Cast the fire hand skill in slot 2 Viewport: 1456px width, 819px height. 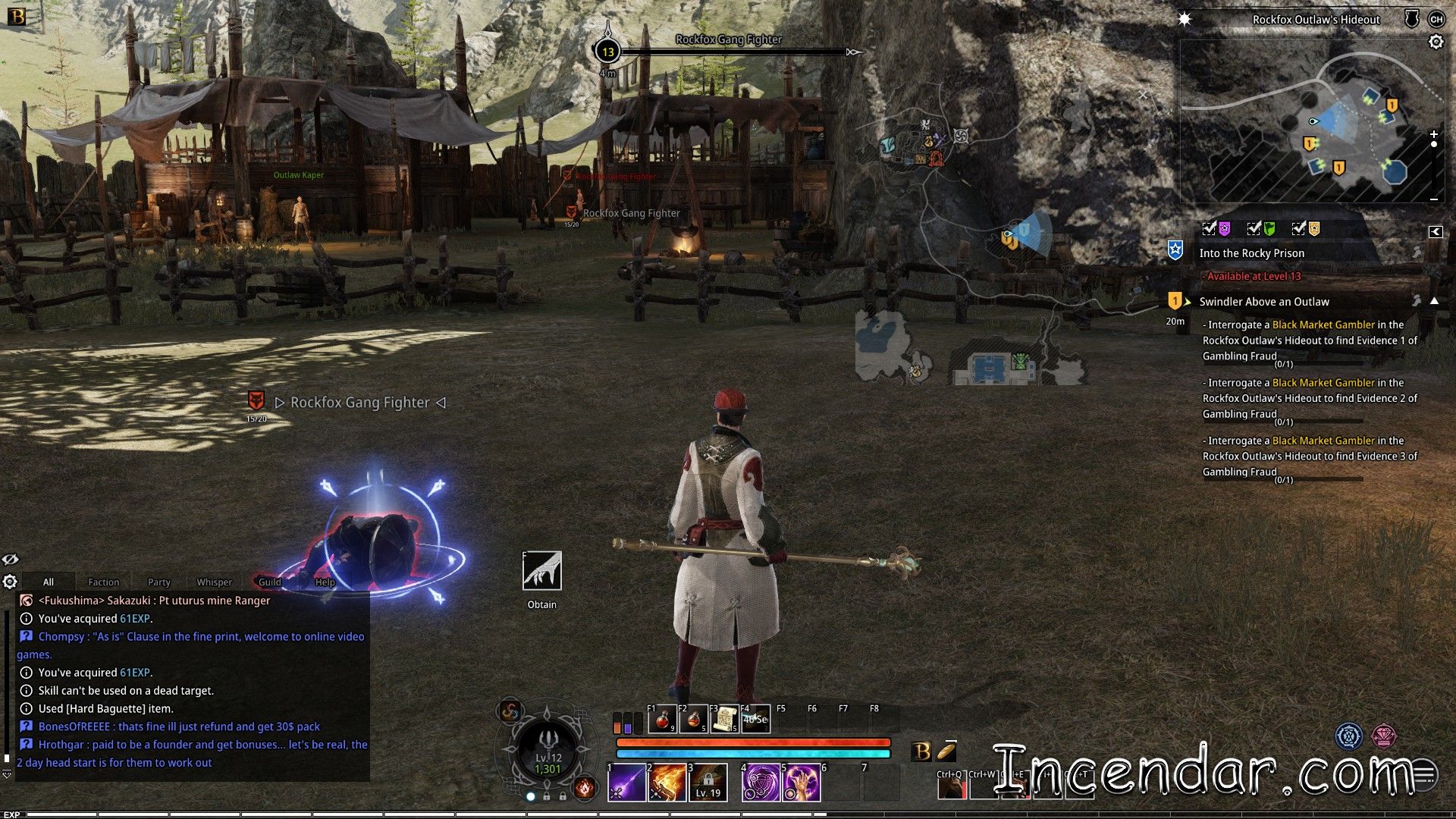click(x=667, y=783)
